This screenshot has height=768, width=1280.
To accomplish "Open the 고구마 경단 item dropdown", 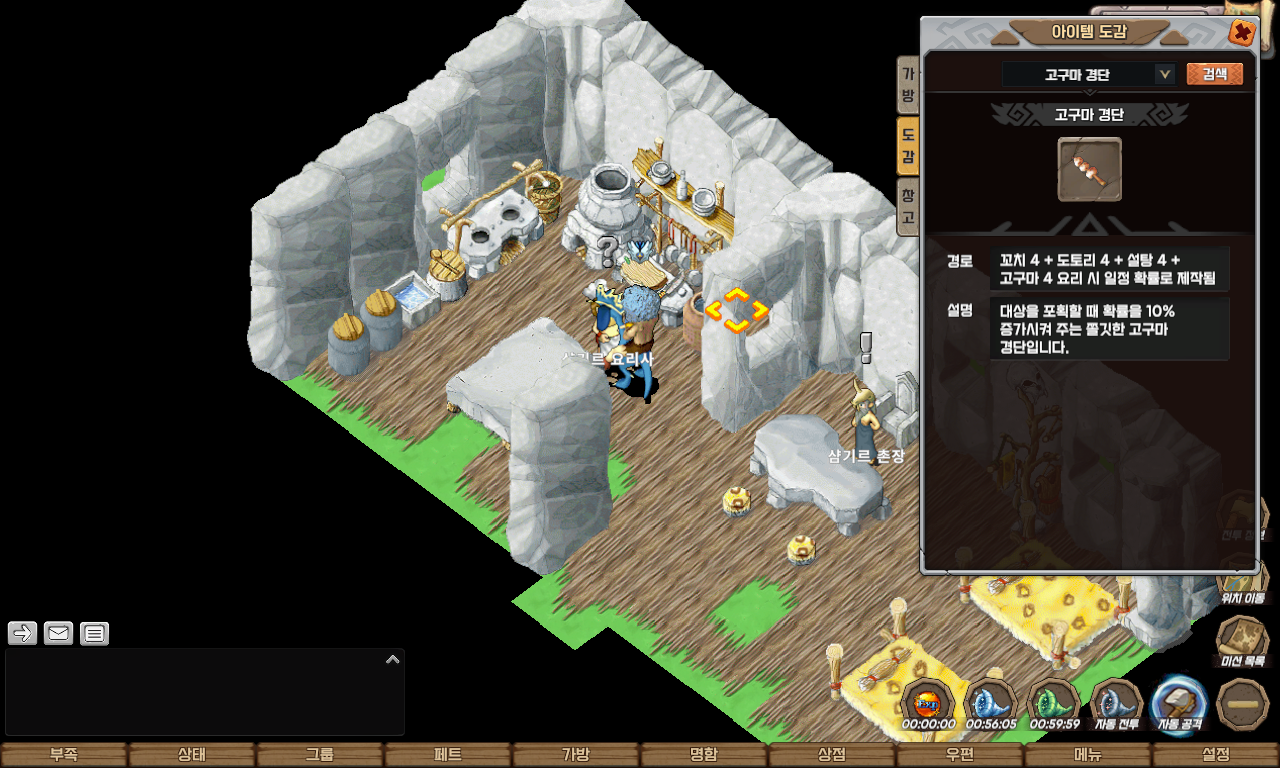I will 1164,74.
